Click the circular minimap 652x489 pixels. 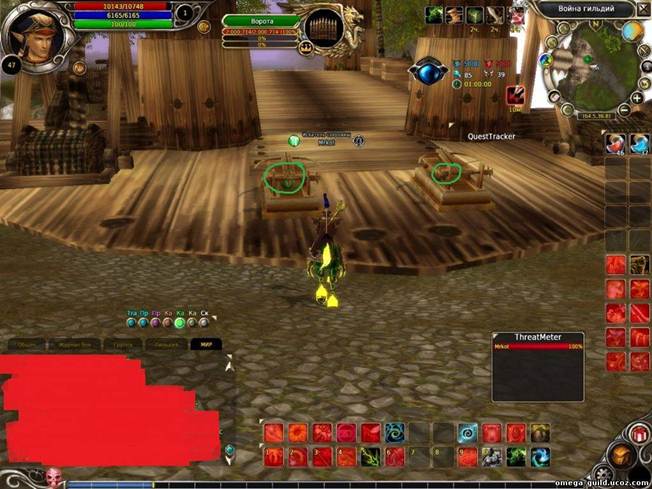pos(589,72)
